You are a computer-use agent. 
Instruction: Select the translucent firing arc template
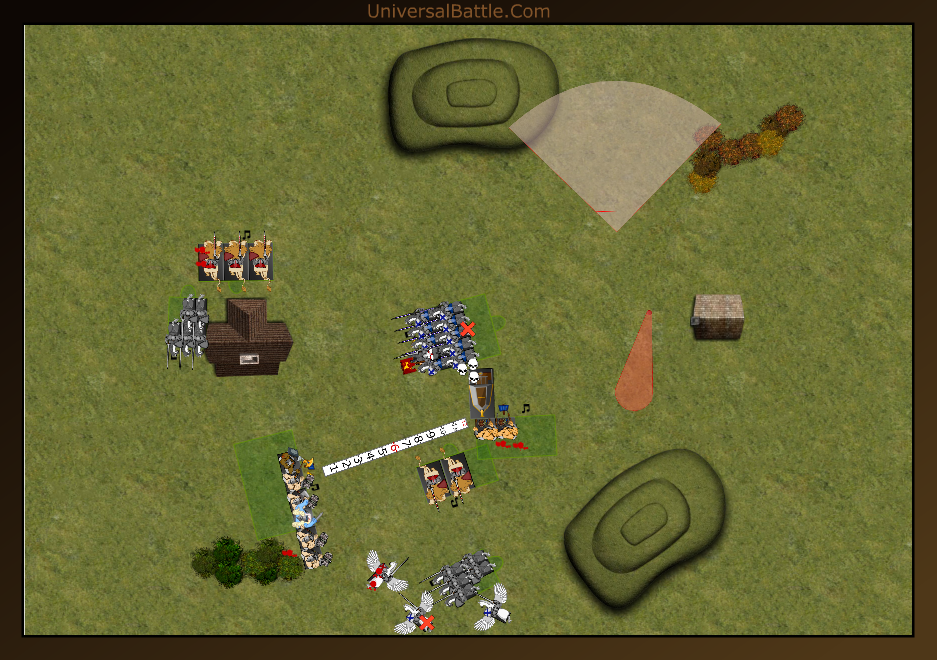pyautogui.click(x=618, y=150)
